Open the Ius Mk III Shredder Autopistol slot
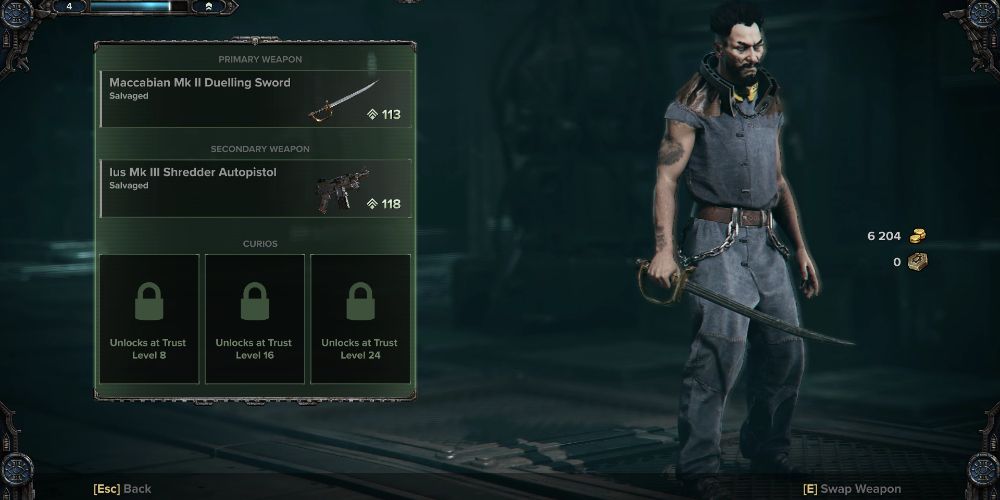 pyautogui.click(x=255, y=188)
